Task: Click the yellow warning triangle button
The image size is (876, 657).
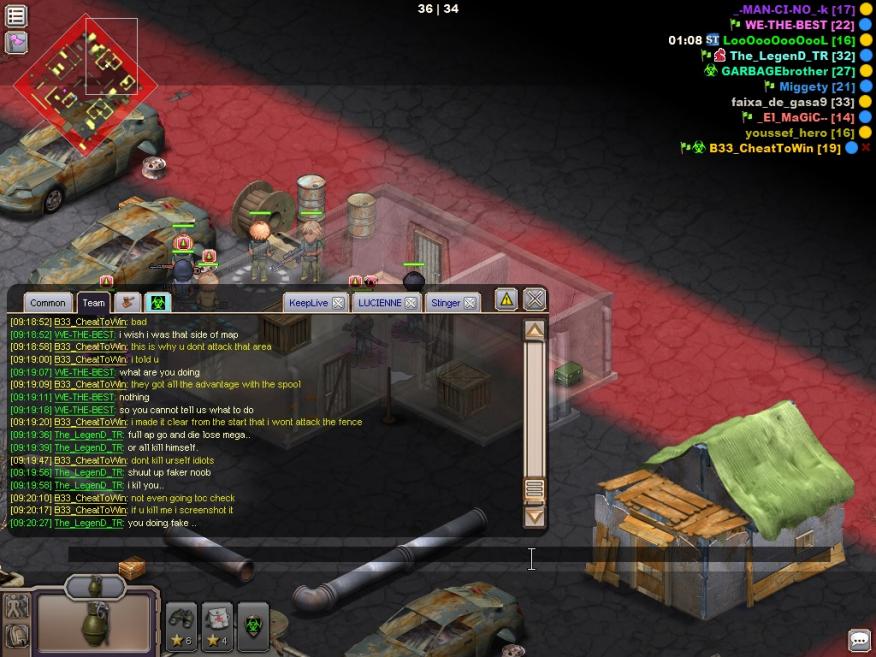Action: coord(506,299)
